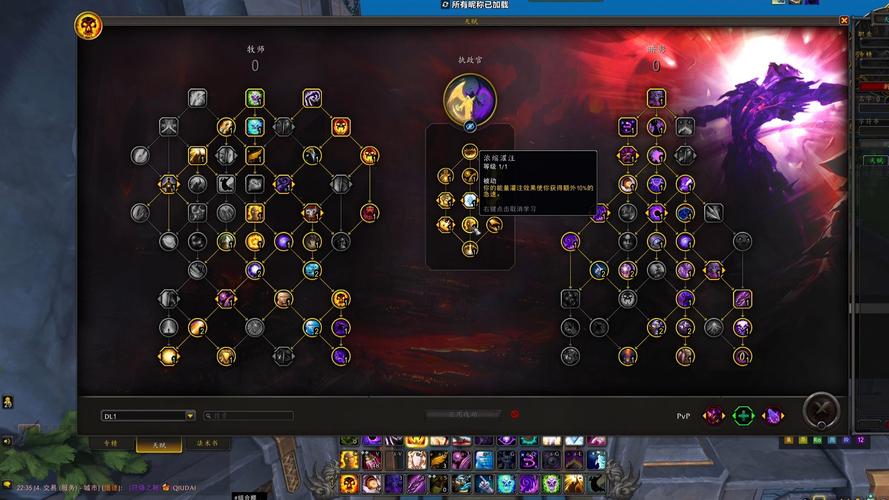The image size is (889, 500).
Task: Click the large round X button
Action: point(821,411)
